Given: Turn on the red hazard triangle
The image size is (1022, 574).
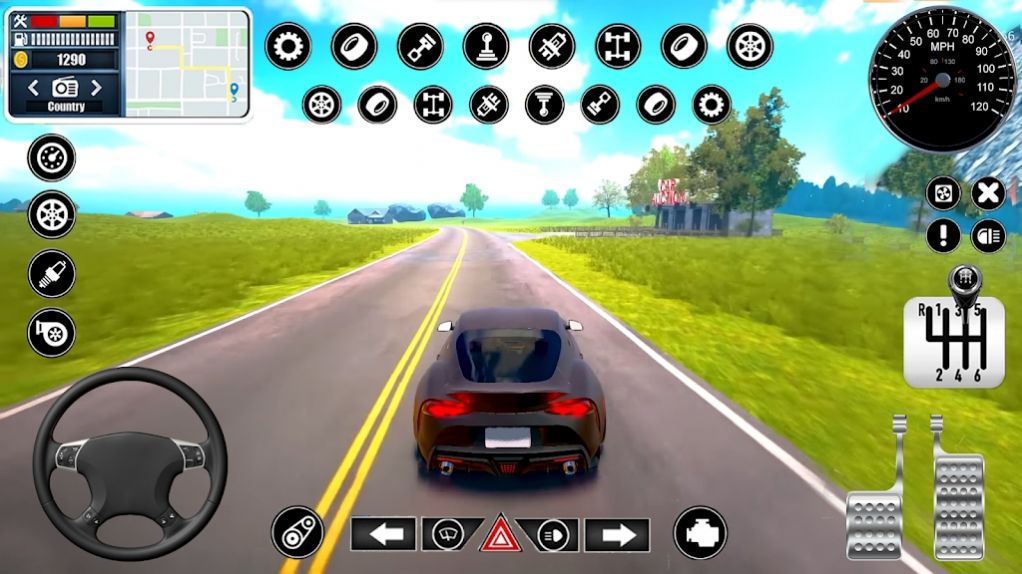Looking at the screenshot, I should 498,535.
